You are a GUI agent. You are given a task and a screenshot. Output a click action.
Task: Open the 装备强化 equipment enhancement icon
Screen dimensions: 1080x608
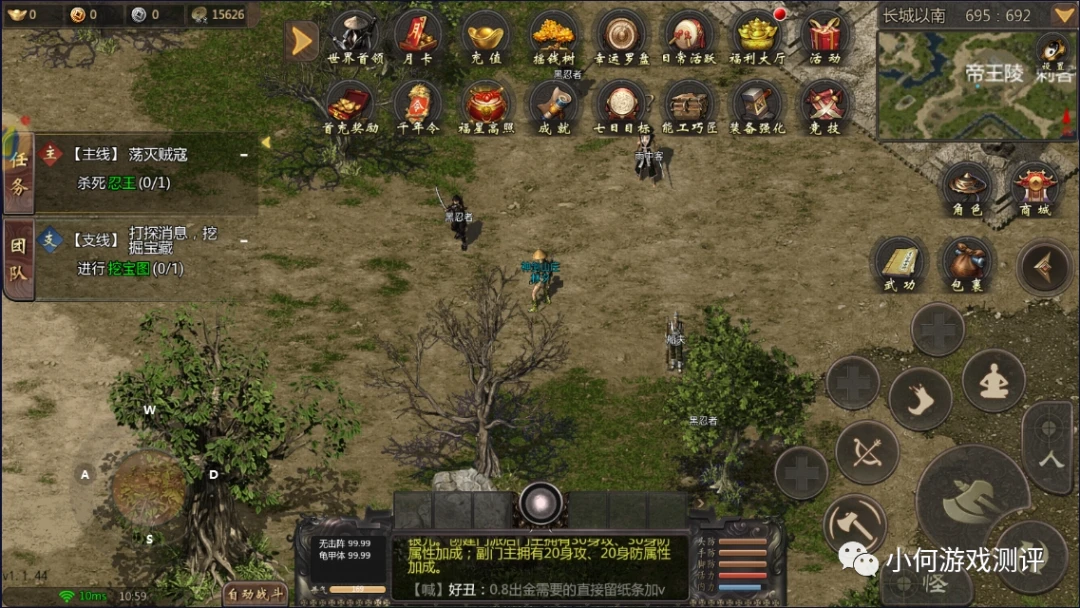[756, 105]
